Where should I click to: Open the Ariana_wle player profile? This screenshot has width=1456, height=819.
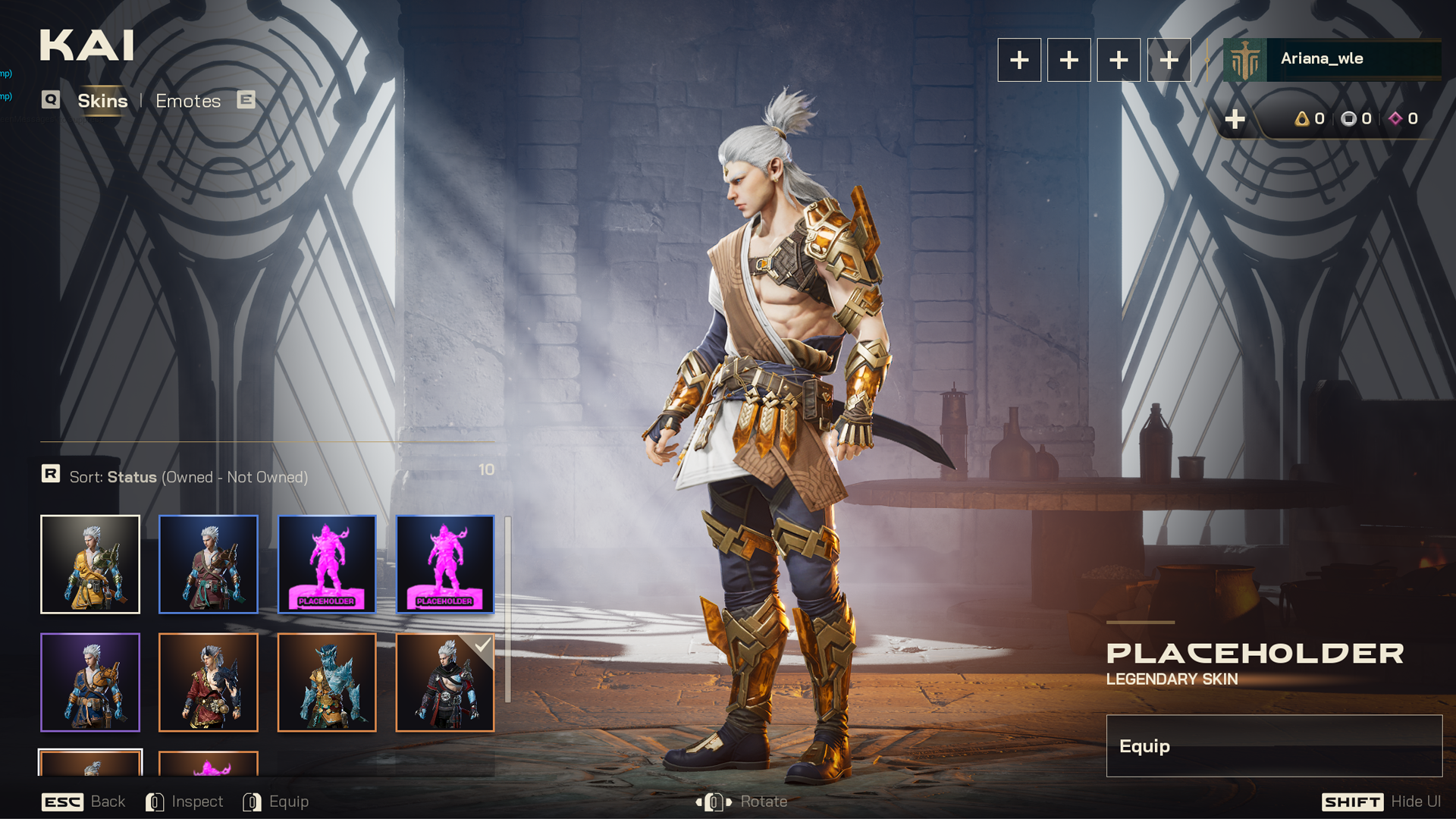(x=1332, y=59)
